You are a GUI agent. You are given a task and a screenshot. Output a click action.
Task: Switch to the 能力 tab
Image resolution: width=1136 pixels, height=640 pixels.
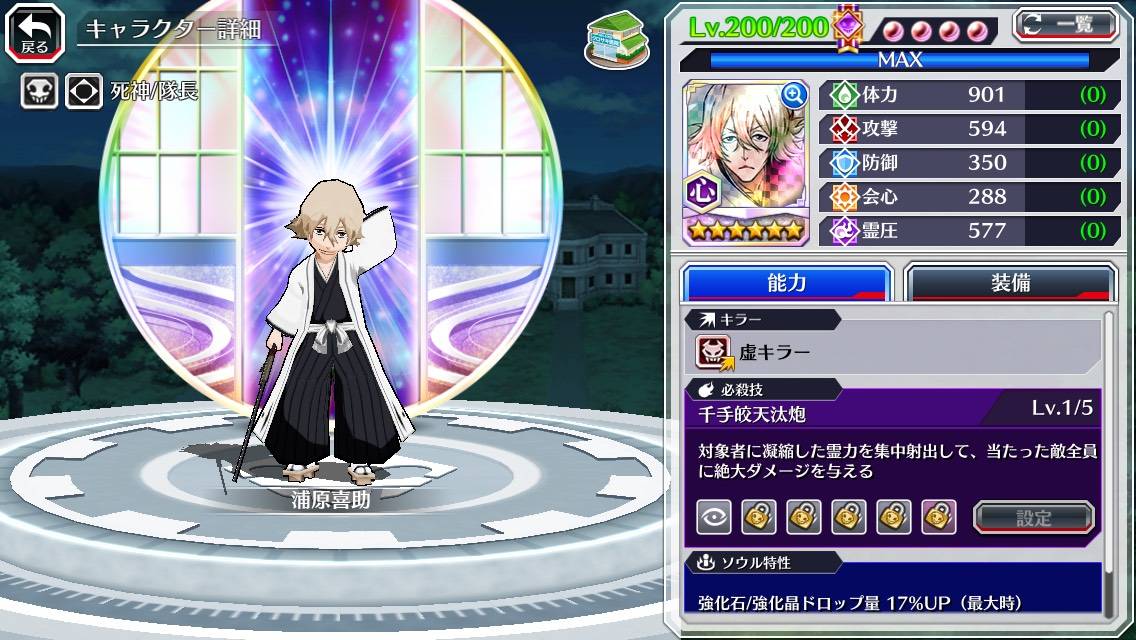click(x=786, y=283)
